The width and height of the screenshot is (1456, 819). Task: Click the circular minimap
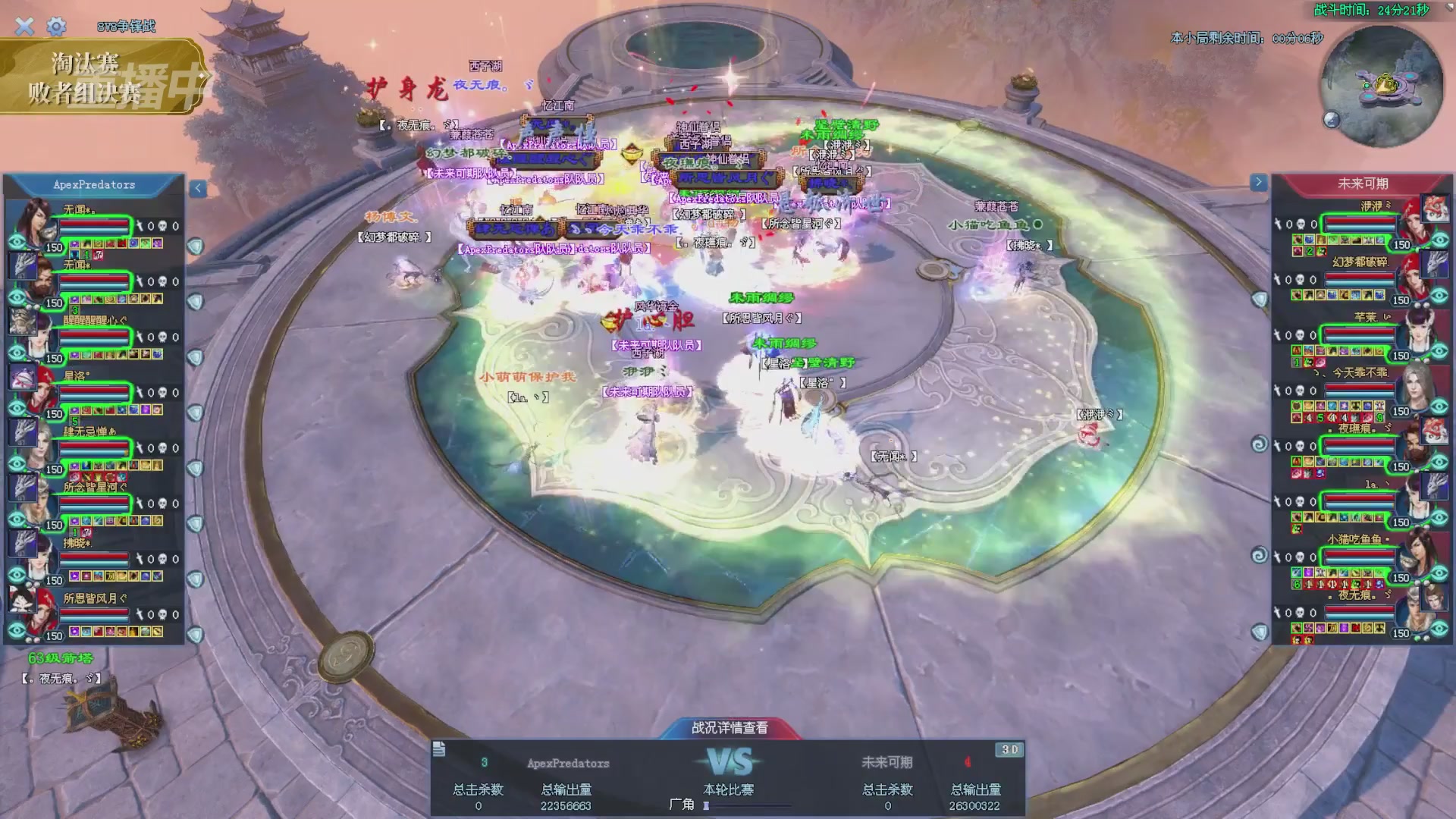(1382, 86)
